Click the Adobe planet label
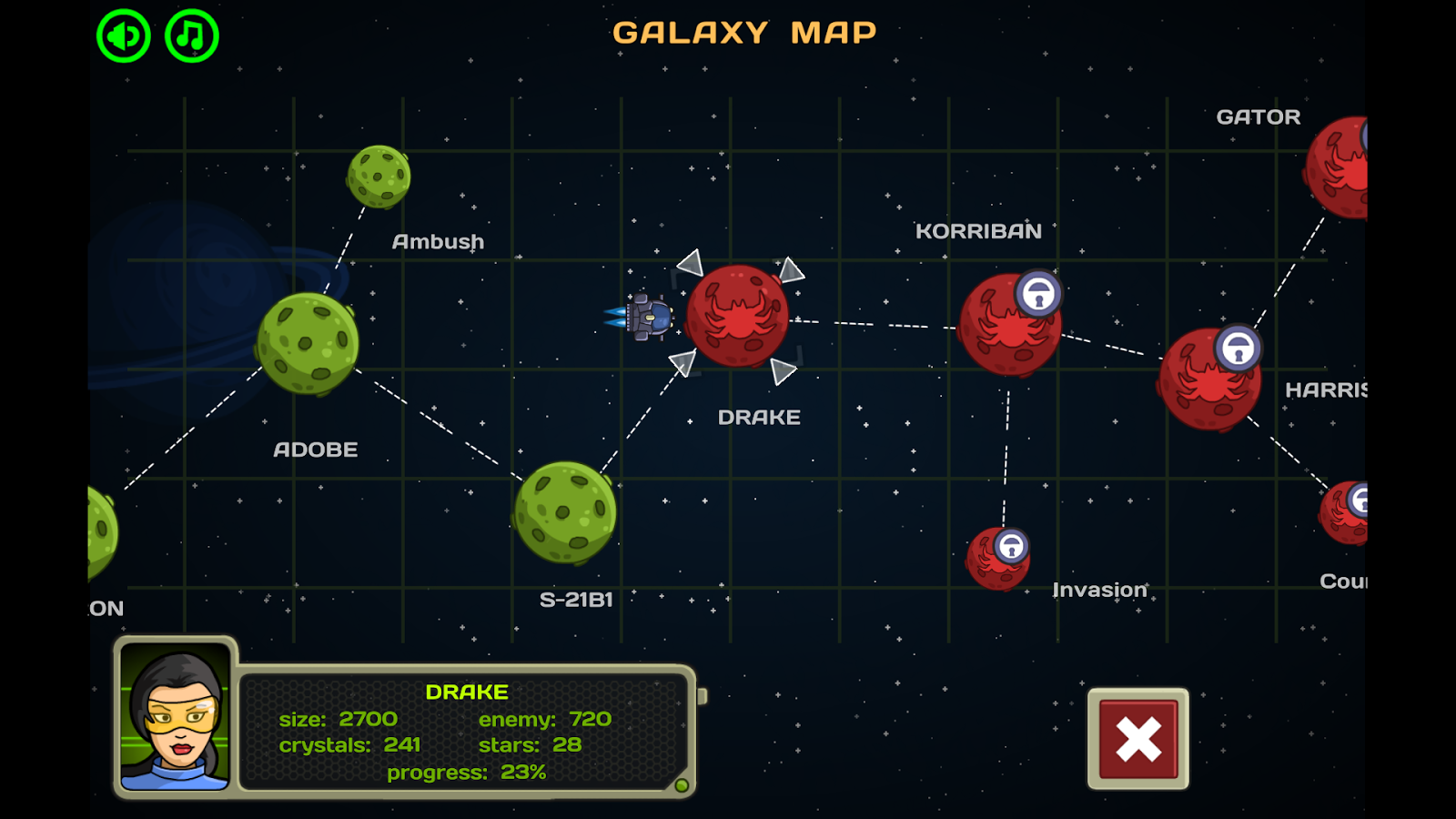1456x819 pixels. 315,449
